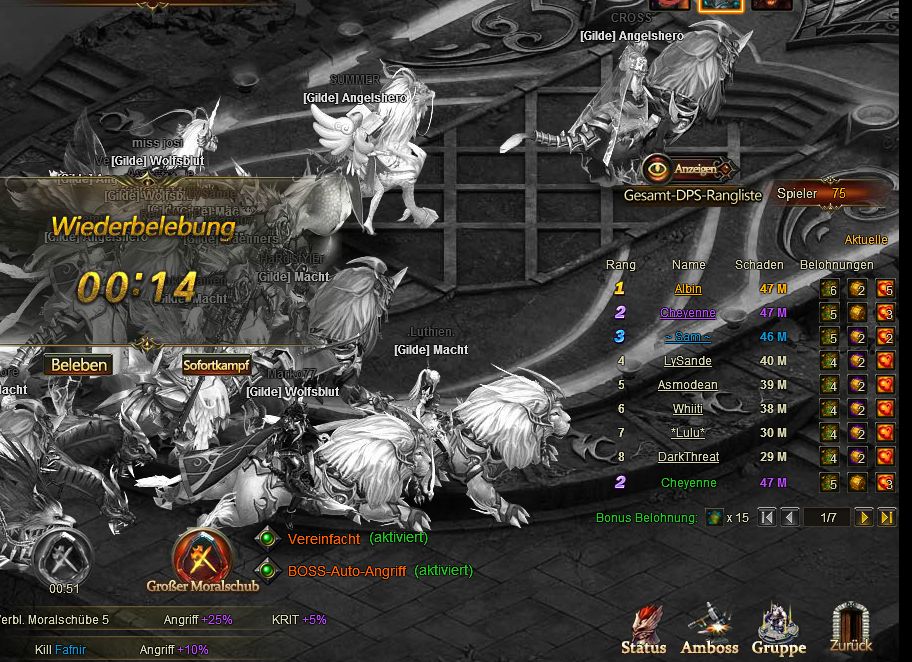
Task: Leave via the Zurück door button
Action: 851,629
